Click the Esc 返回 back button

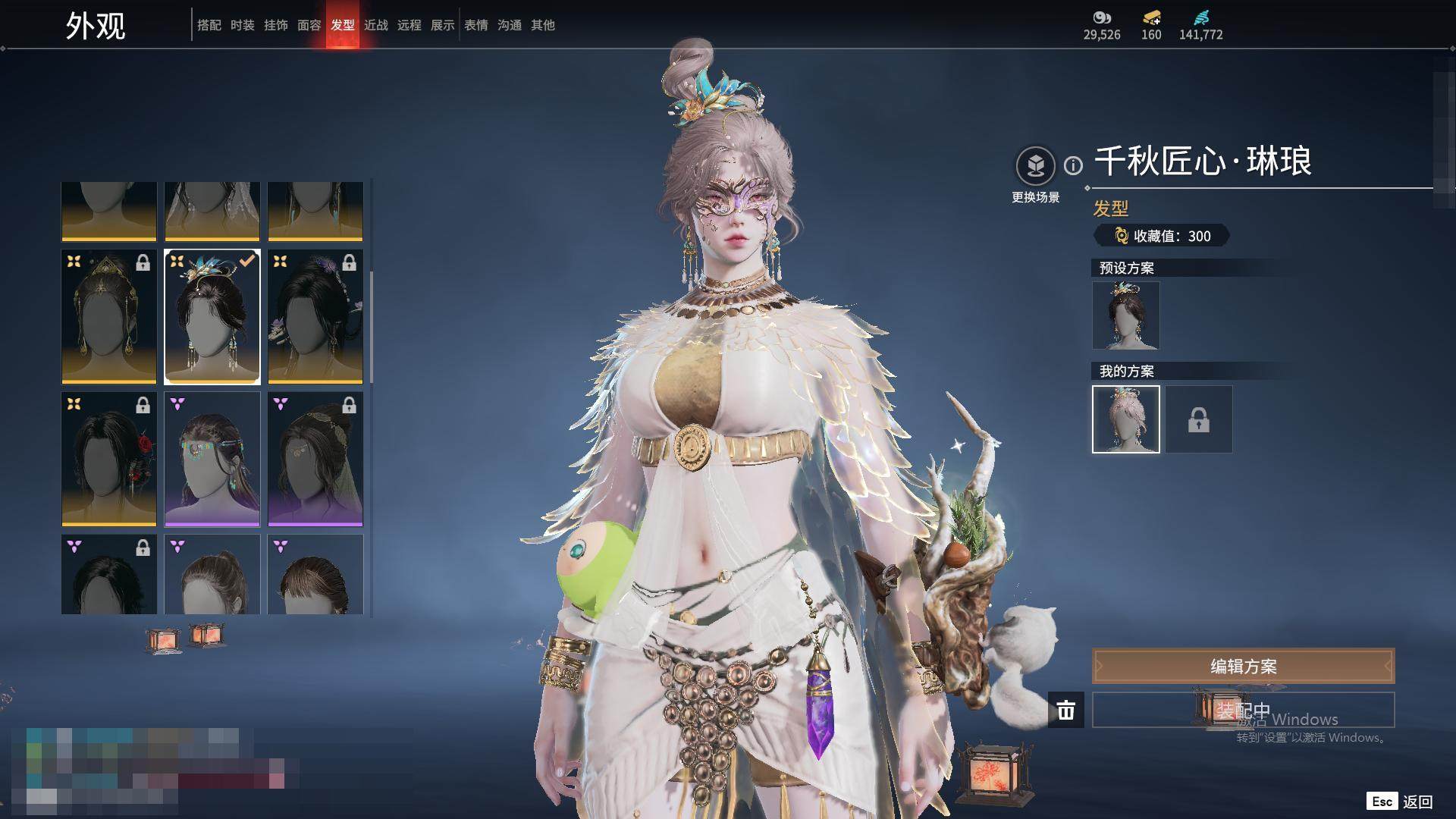point(1400,802)
